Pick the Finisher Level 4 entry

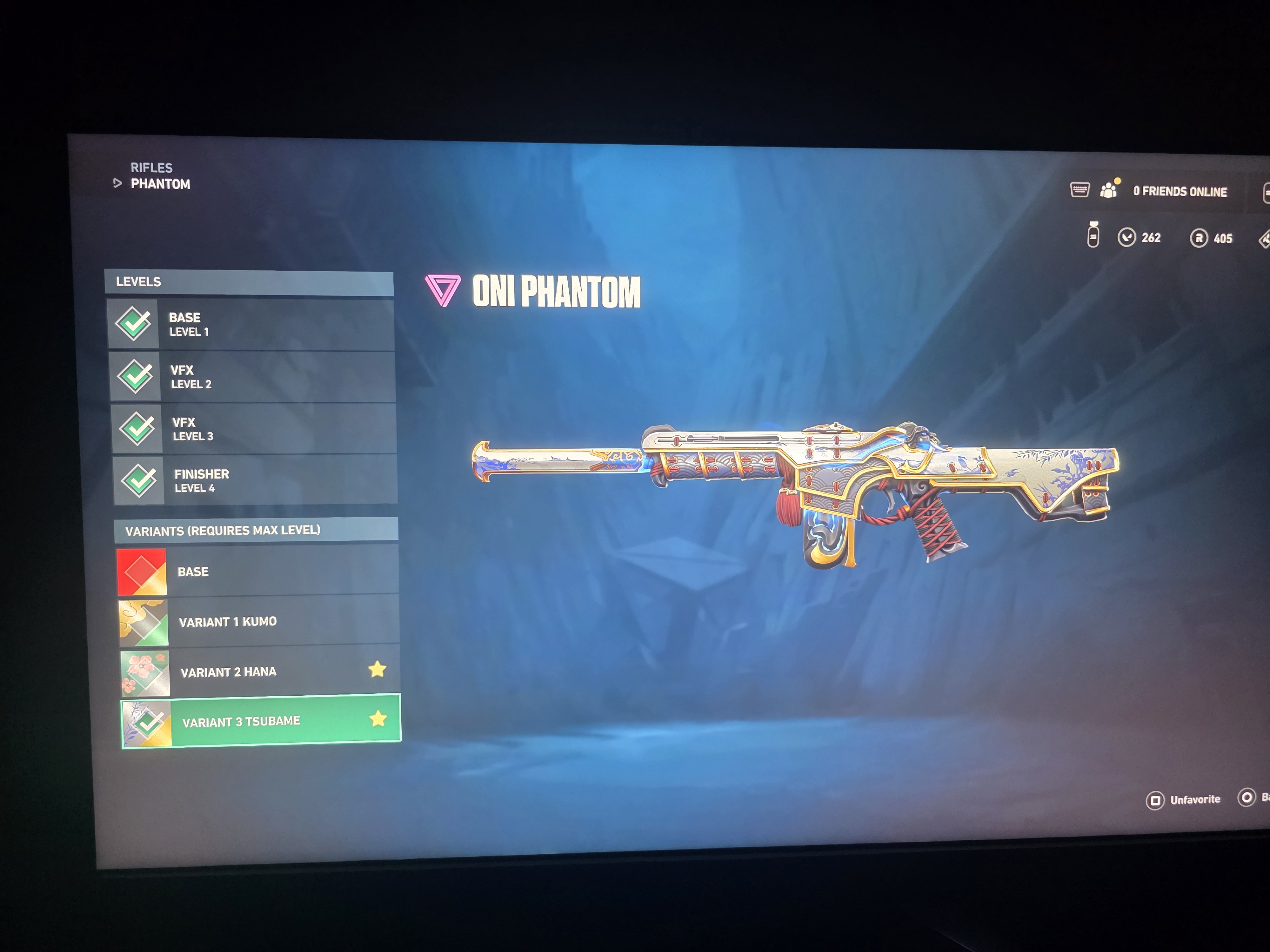(256, 481)
